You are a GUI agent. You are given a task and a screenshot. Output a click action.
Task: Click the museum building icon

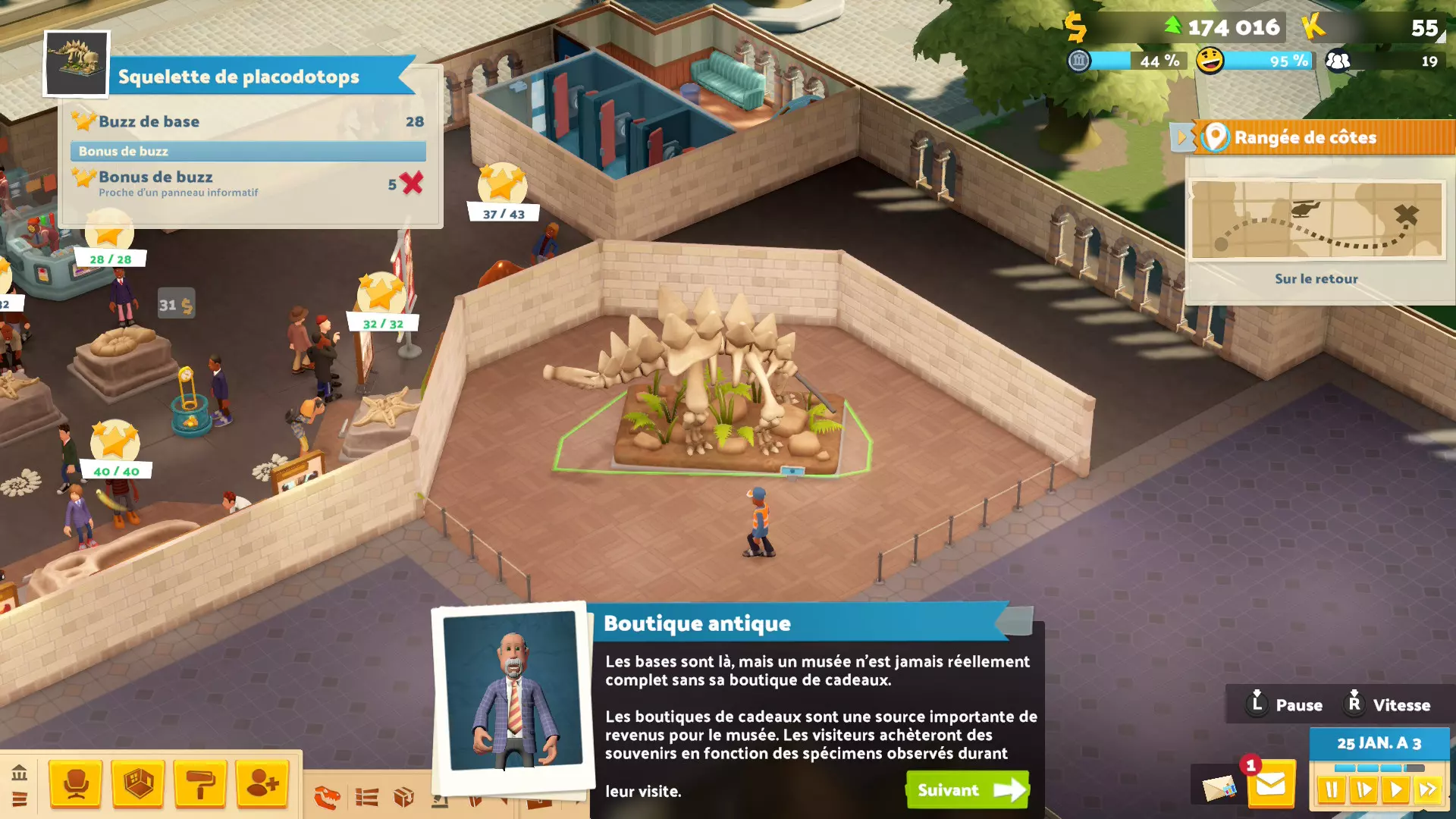[20, 773]
